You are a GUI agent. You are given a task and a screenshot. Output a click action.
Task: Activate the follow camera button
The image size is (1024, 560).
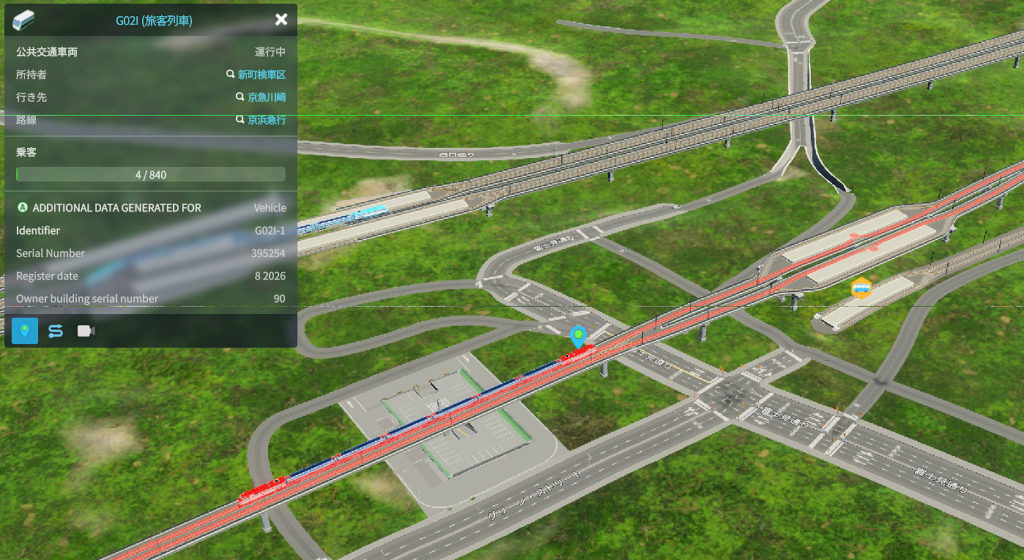click(x=86, y=331)
